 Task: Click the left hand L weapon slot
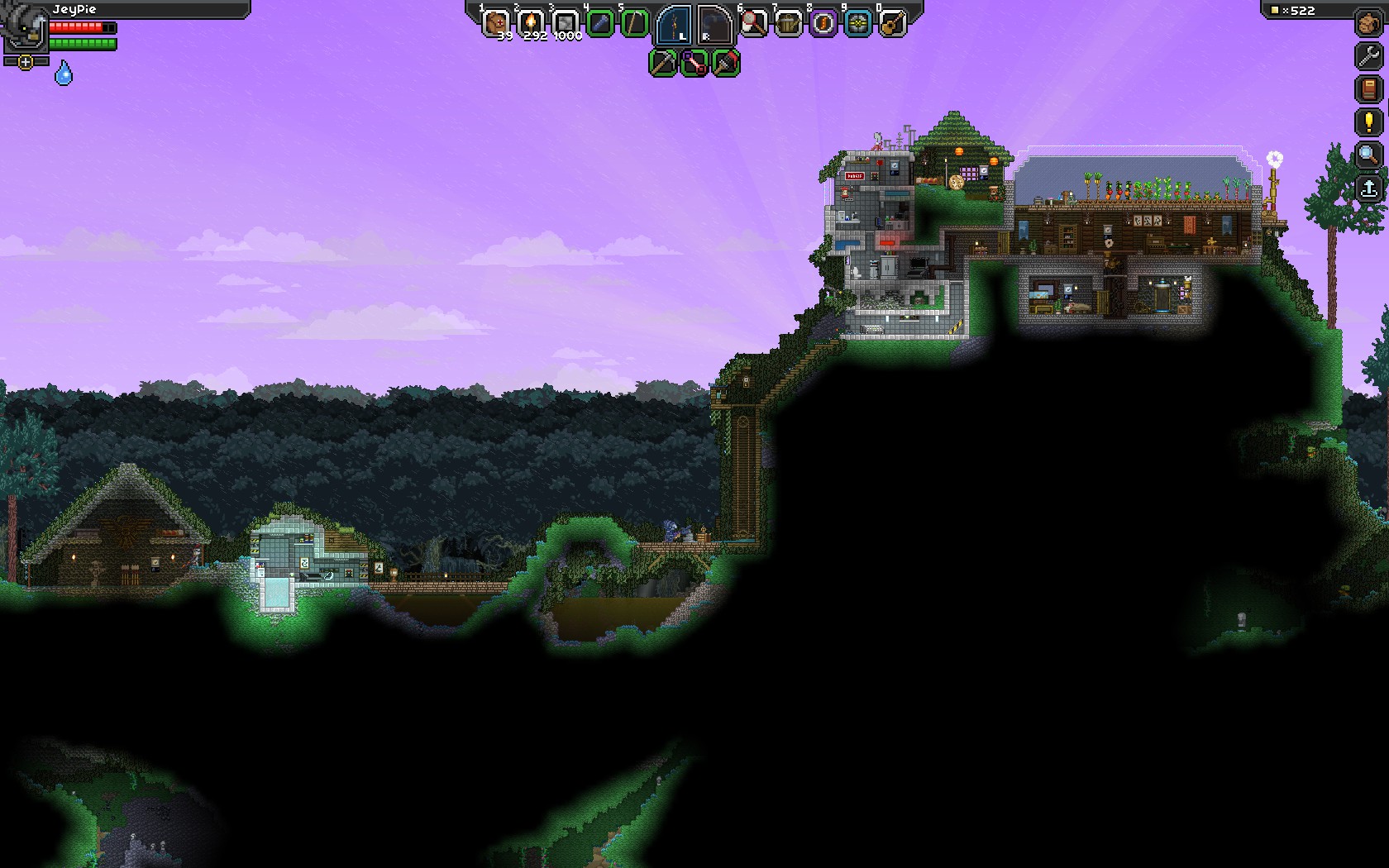pos(675,26)
